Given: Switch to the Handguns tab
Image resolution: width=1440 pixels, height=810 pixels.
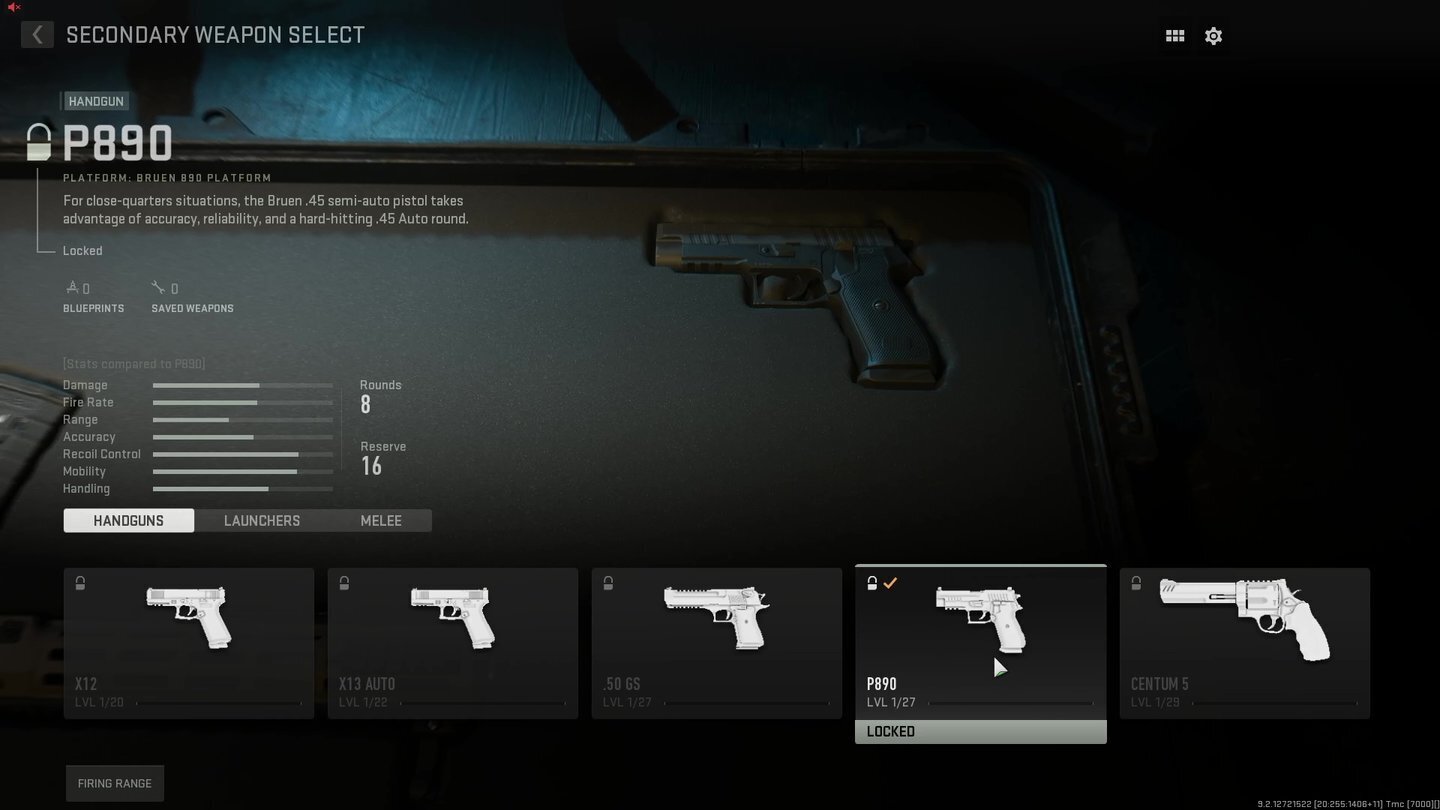Looking at the screenshot, I should [x=129, y=520].
